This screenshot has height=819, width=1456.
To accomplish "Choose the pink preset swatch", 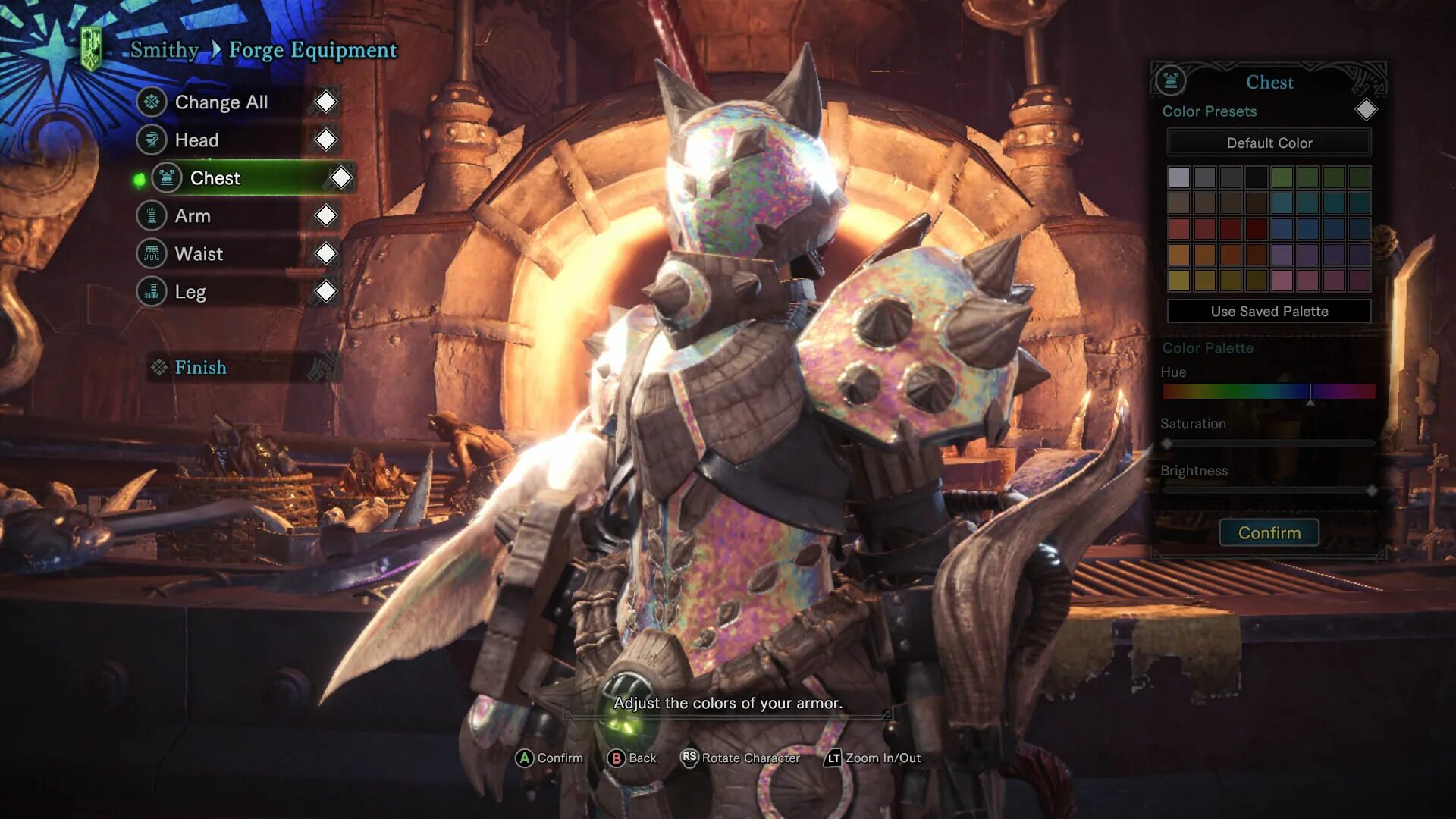I will click(1282, 281).
